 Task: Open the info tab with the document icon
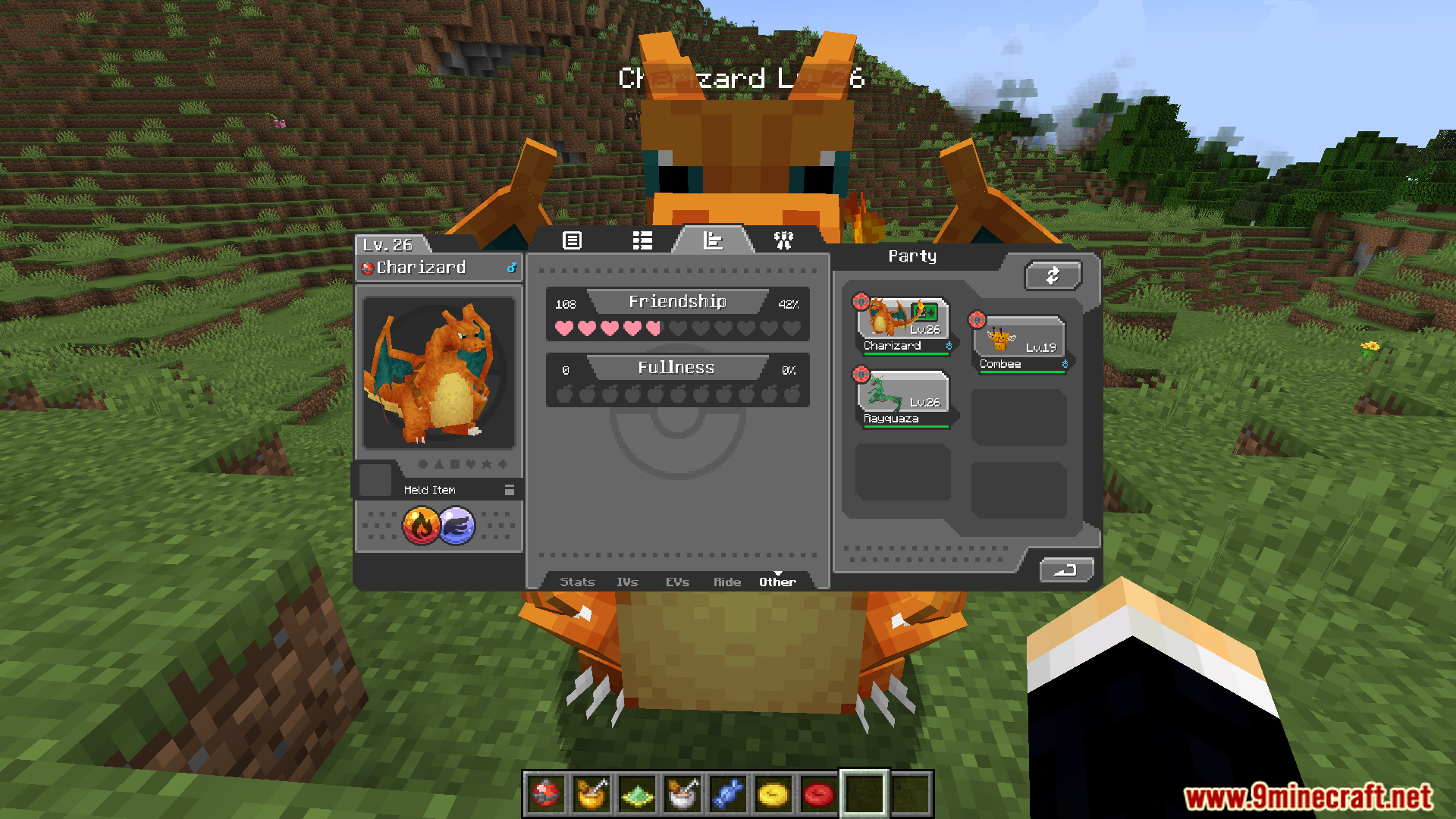[572, 240]
